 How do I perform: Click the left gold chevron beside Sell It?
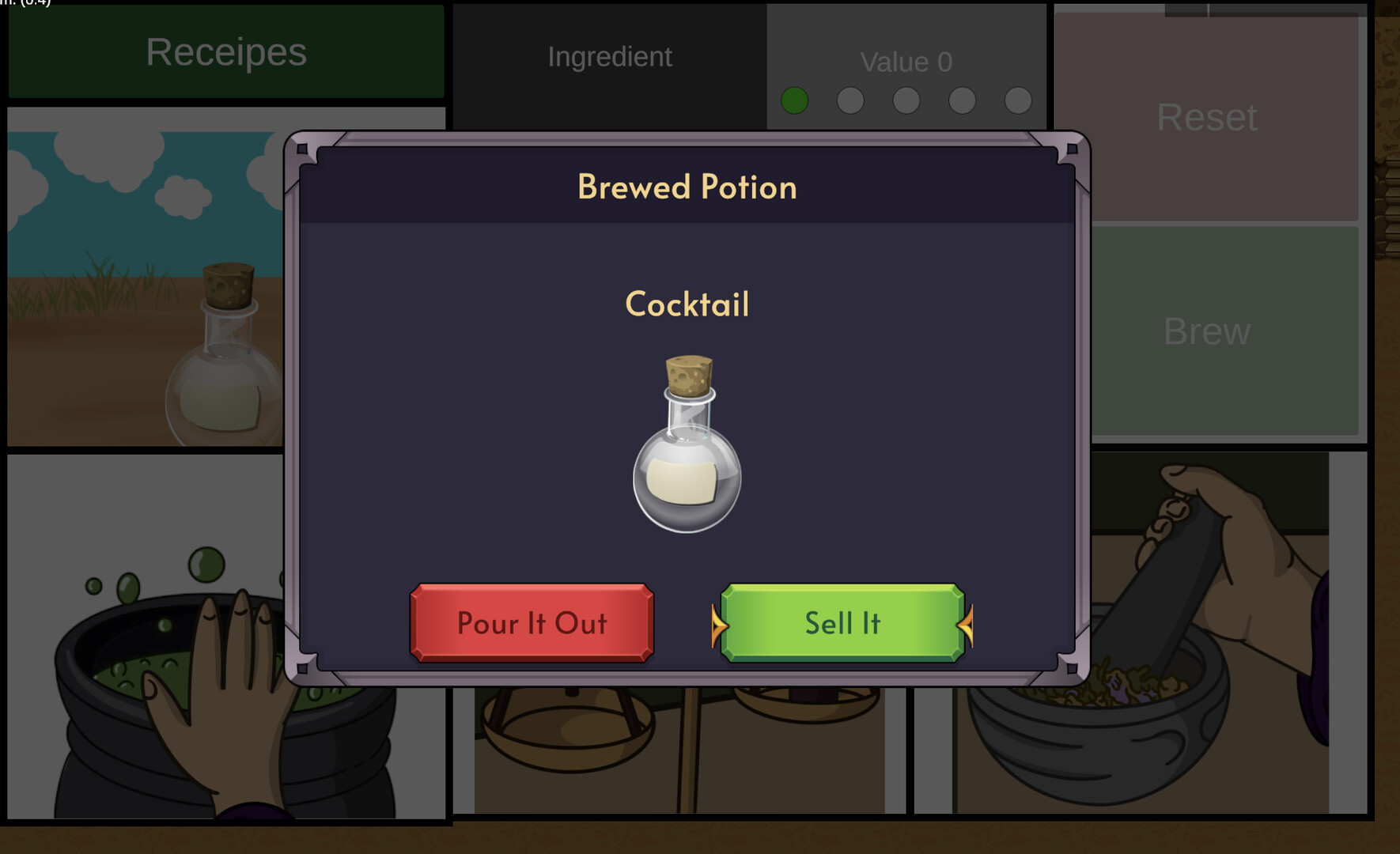point(718,625)
